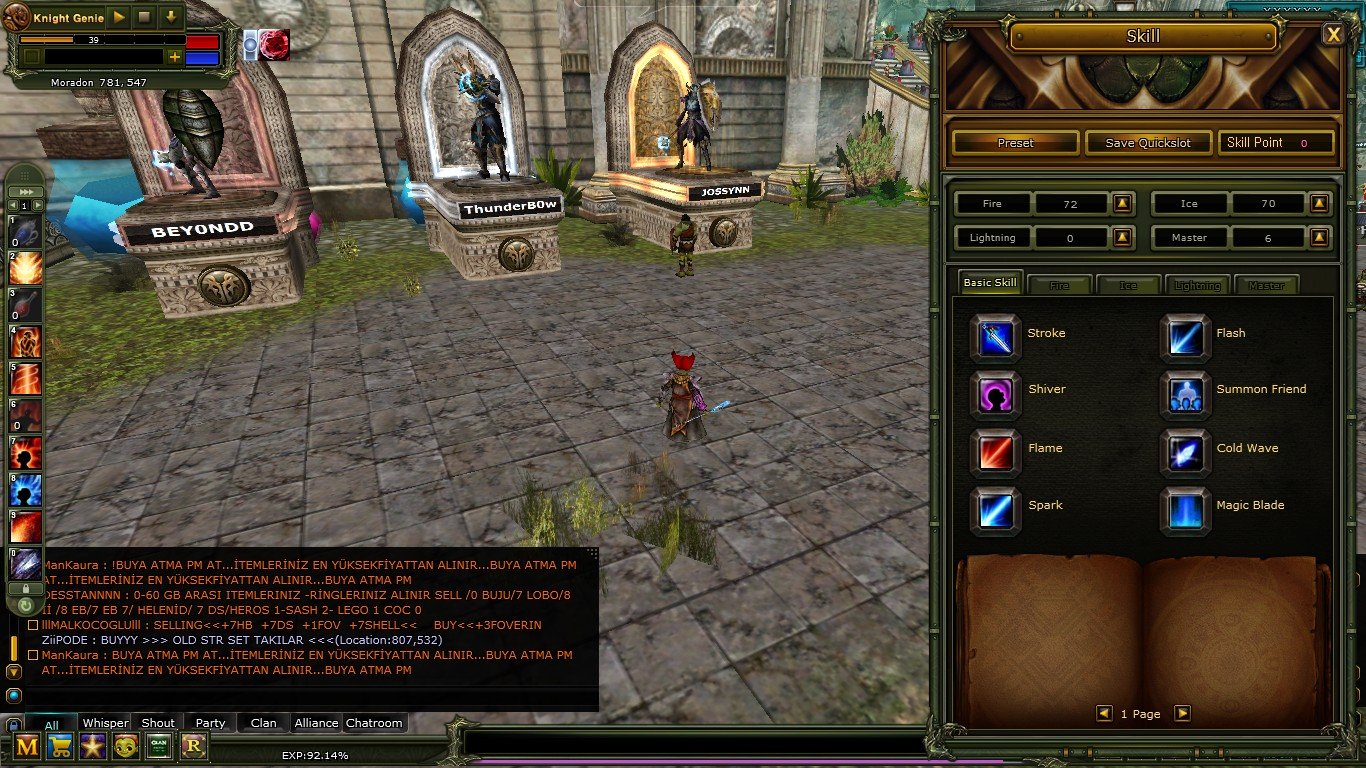
Task: Open the shopping cart store icon
Action: [61, 746]
